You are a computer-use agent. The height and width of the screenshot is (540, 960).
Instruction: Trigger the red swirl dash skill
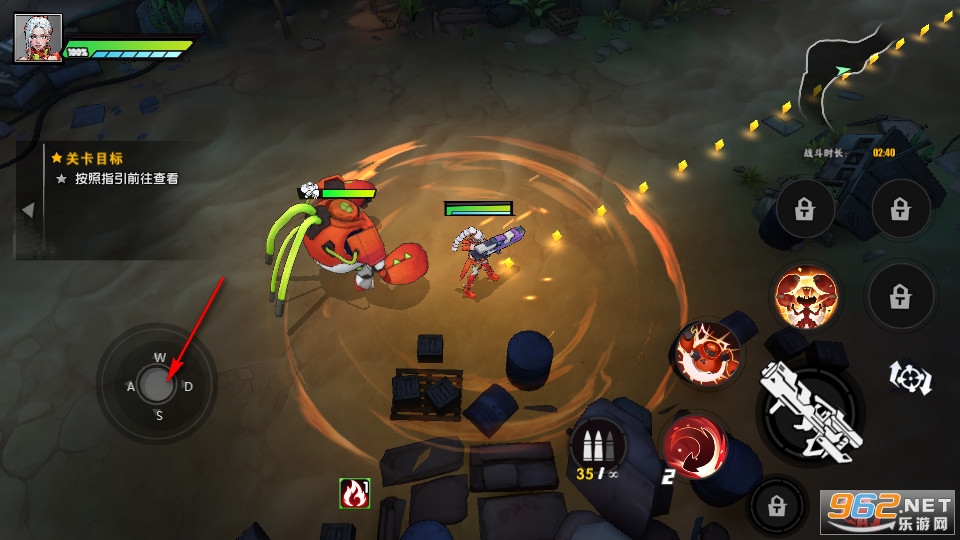pos(691,443)
